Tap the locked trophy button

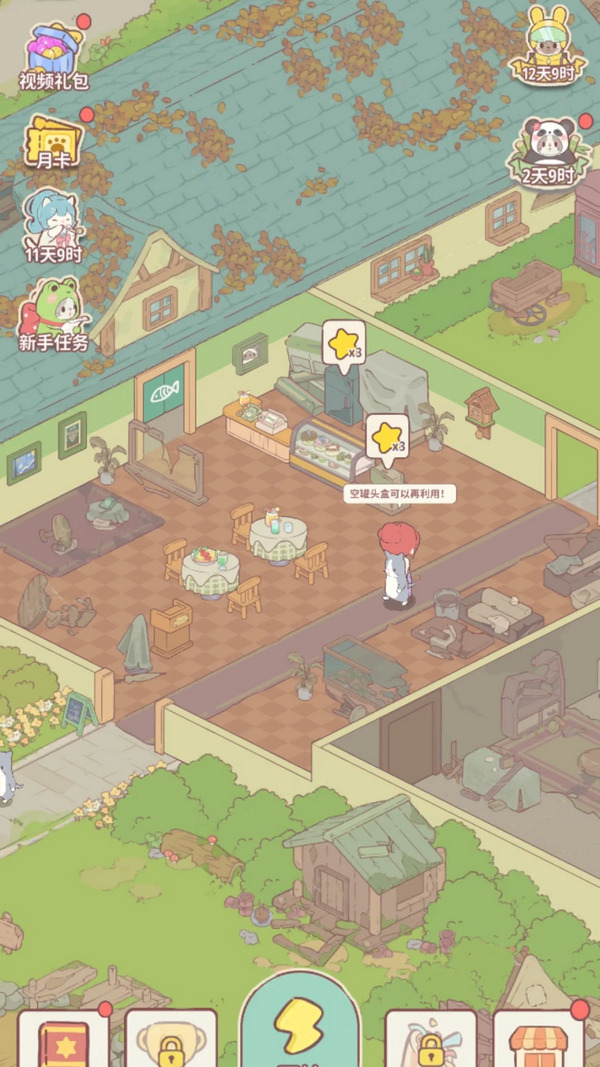171,1041
